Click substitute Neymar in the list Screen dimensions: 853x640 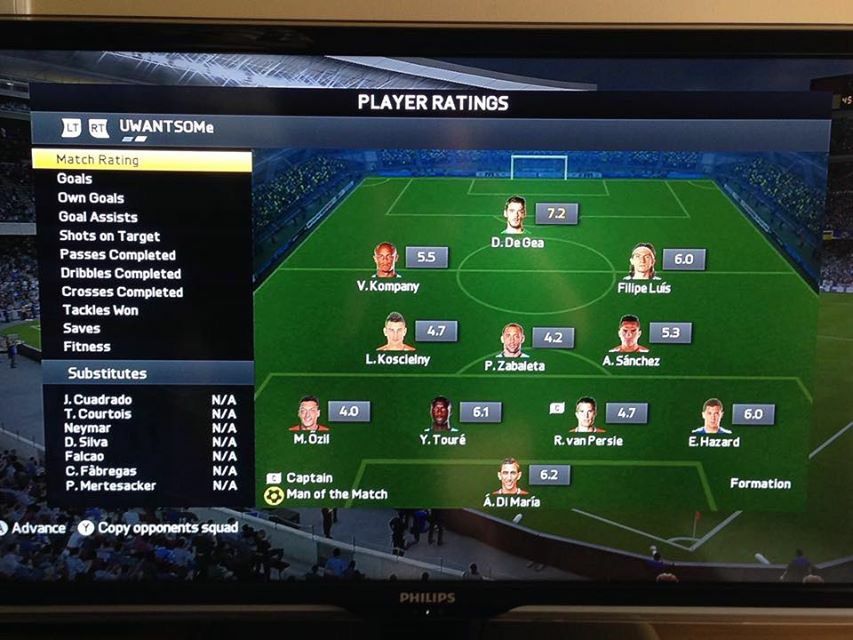tap(87, 428)
